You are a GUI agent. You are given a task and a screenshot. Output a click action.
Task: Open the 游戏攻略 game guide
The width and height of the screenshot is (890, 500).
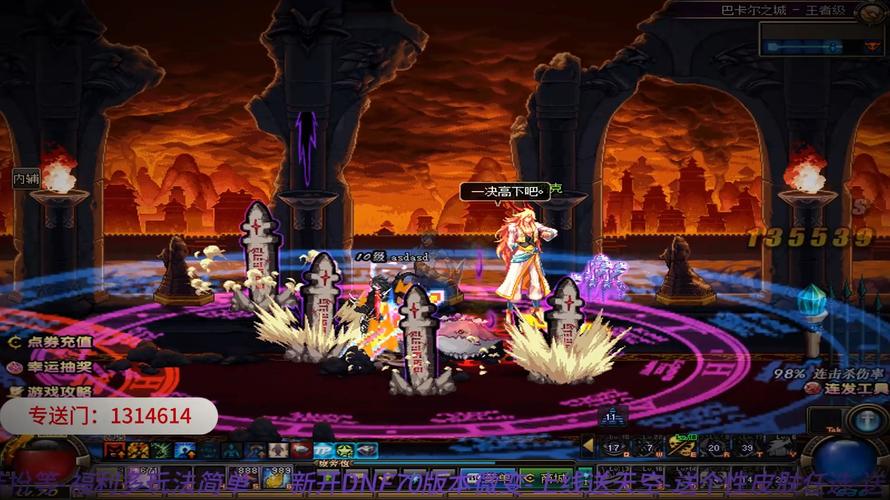coord(50,391)
